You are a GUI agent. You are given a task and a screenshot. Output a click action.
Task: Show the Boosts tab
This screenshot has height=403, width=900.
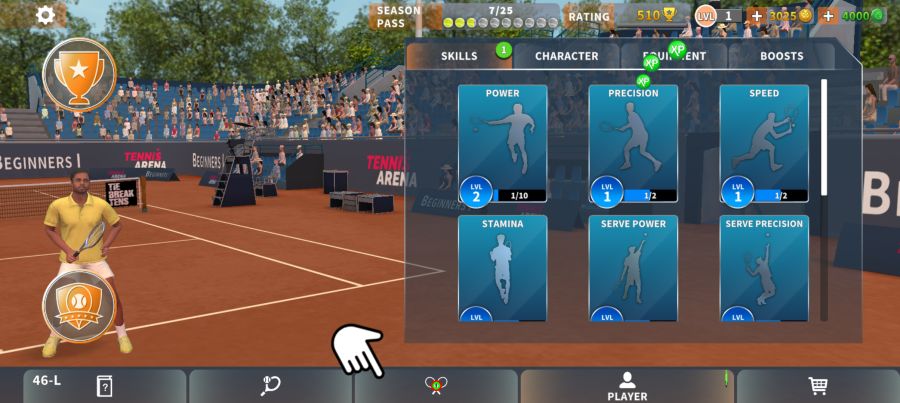coord(781,56)
